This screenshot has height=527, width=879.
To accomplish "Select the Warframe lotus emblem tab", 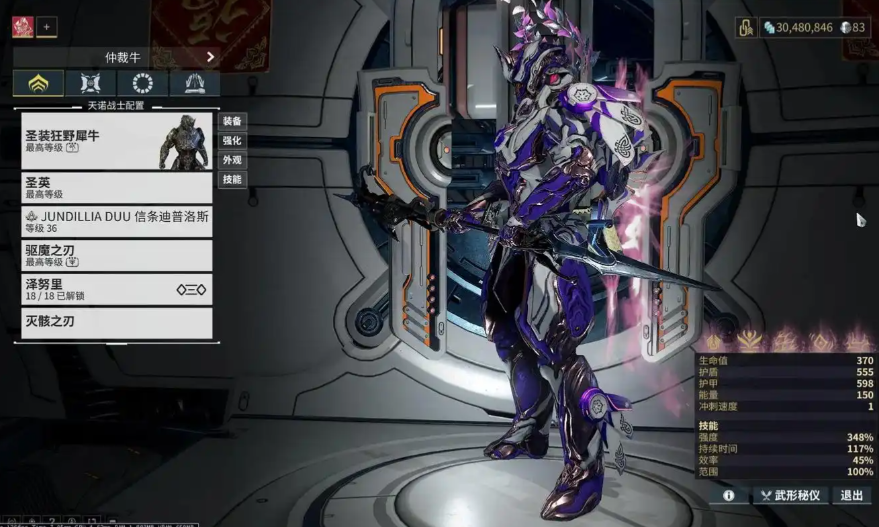I will pos(38,84).
